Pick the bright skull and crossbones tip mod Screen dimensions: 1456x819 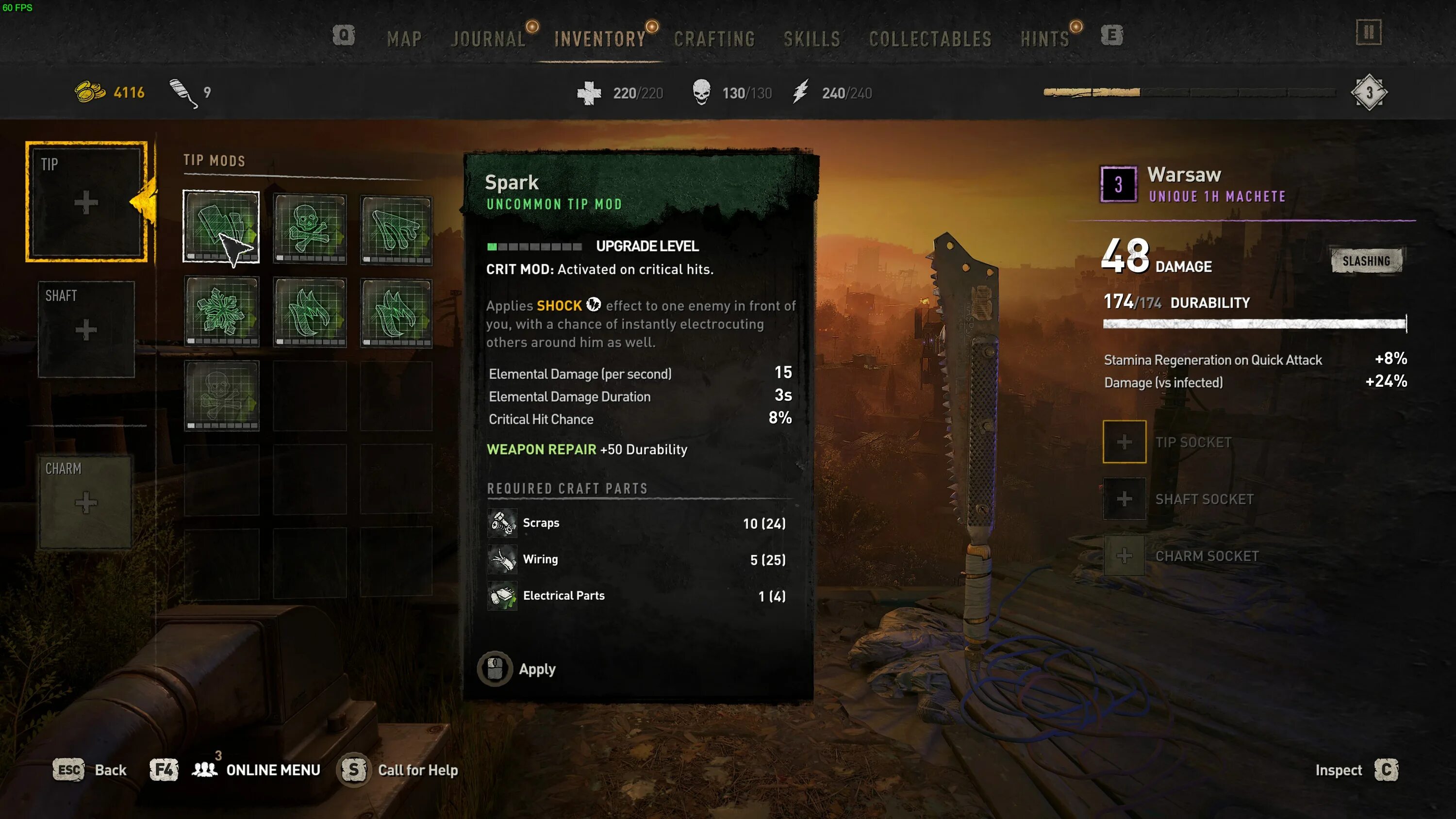pyautogui.click(x=309, y=229)
